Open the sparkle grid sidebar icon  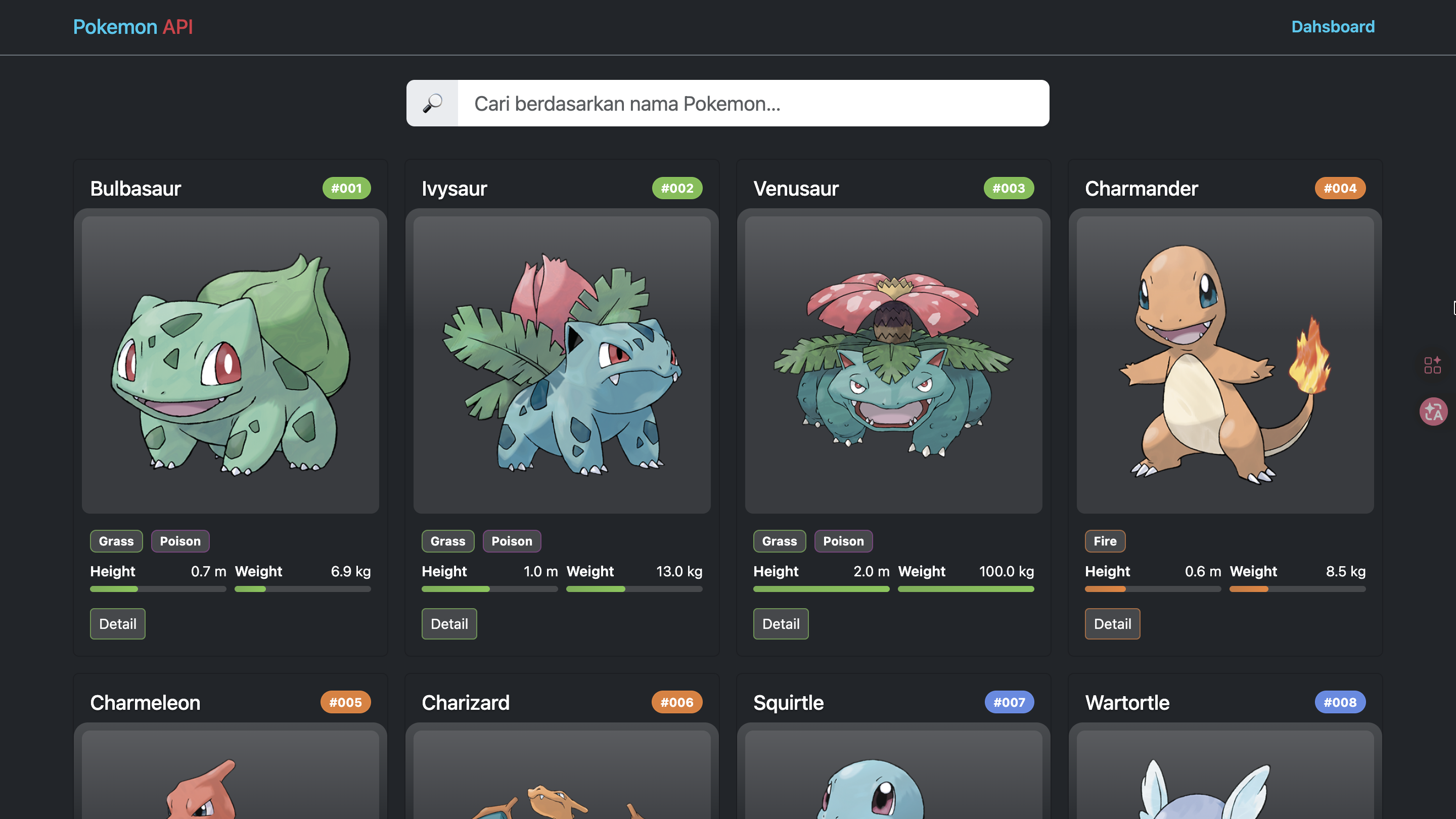point(1432,365)
